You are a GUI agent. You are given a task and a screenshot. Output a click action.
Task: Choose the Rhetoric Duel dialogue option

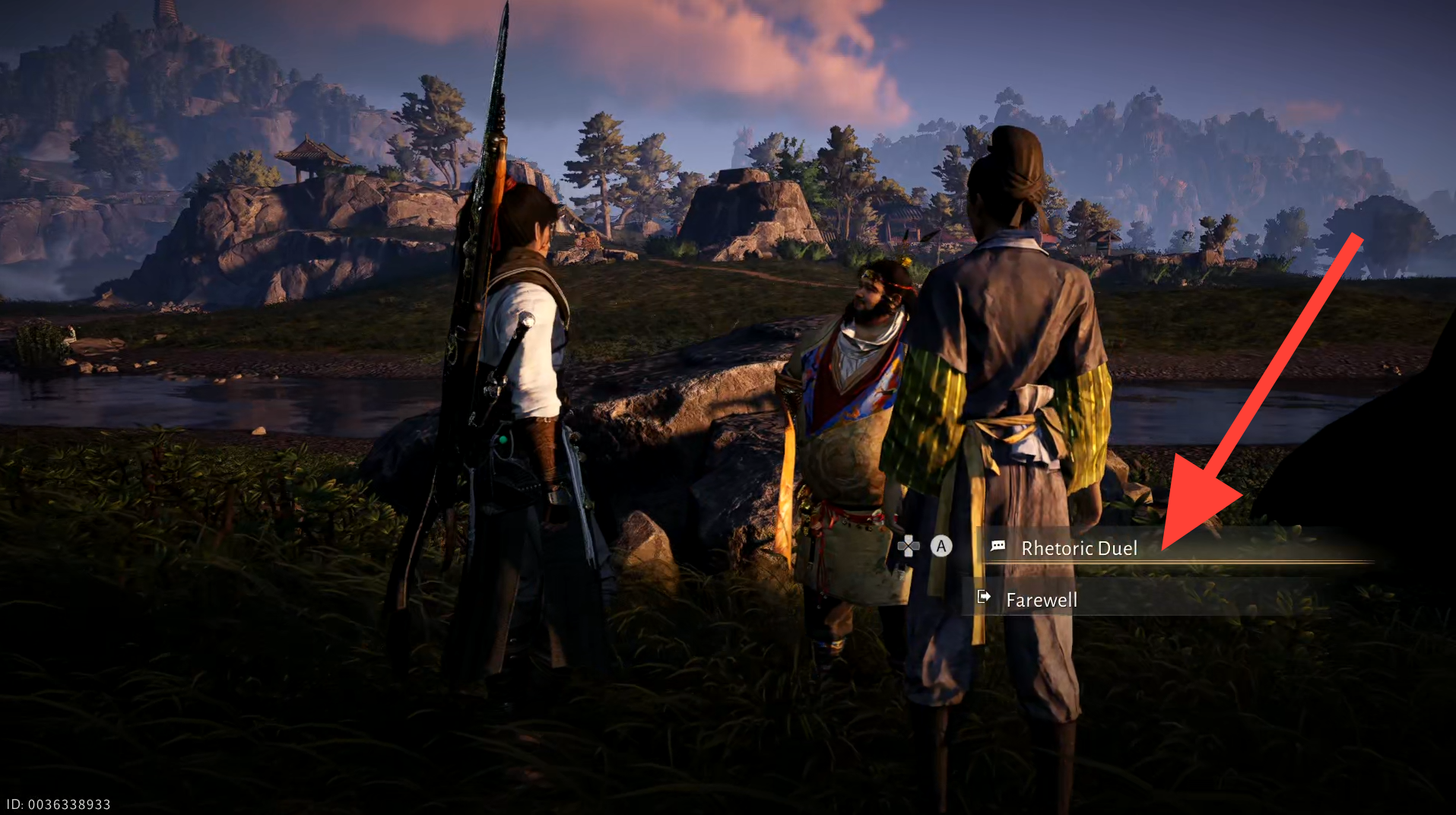click(1078, 548)
